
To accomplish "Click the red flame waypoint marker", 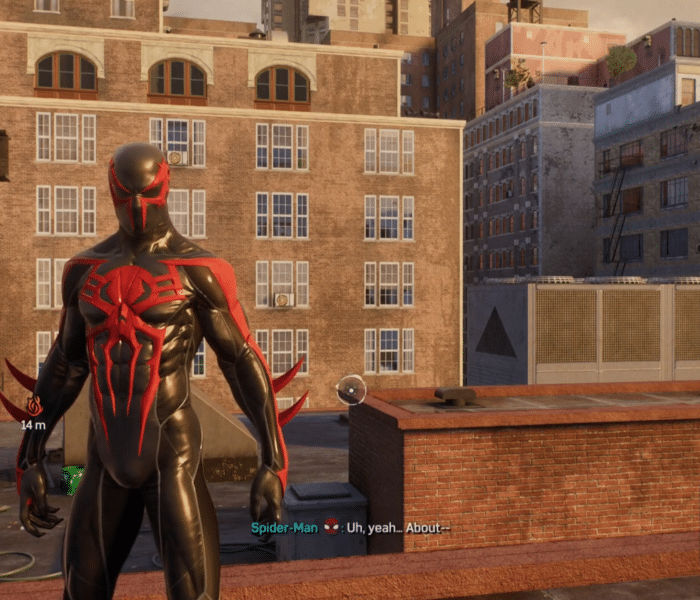I will (x=33, y=405).
